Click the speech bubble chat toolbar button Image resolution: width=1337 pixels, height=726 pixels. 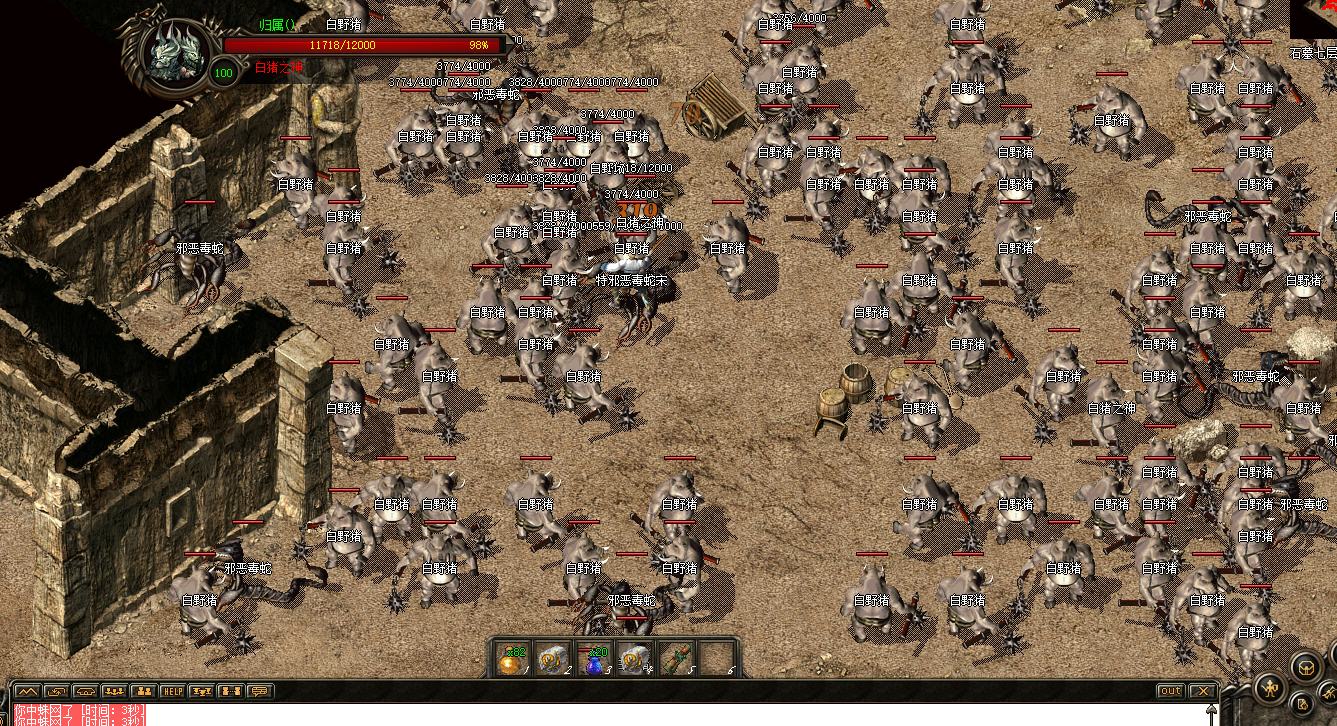(x=260, y=691)
